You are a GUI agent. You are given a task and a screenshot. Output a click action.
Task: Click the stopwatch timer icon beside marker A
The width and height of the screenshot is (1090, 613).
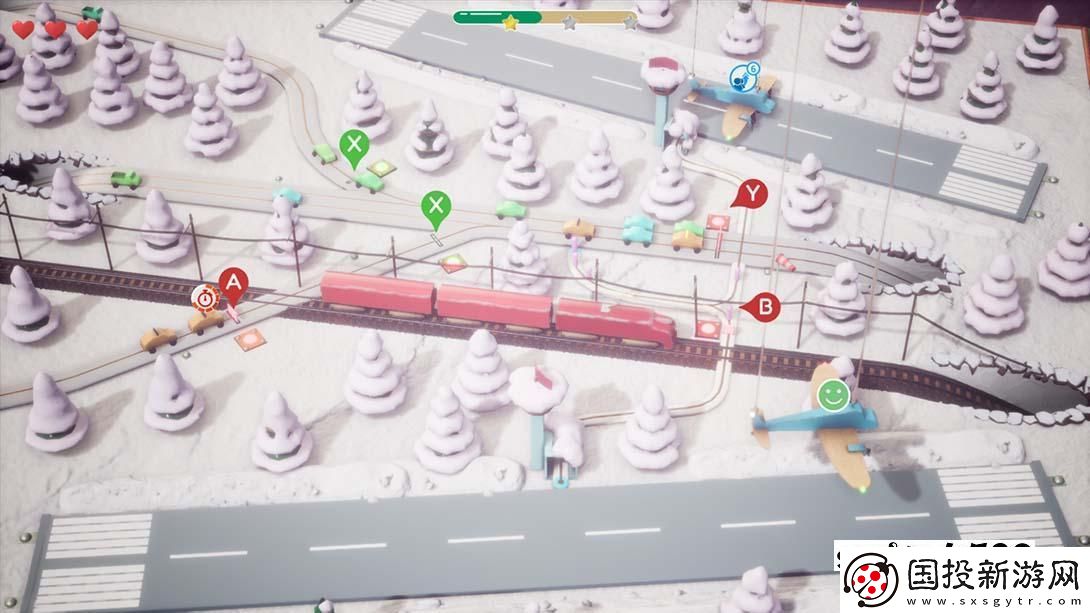(205, 296)
